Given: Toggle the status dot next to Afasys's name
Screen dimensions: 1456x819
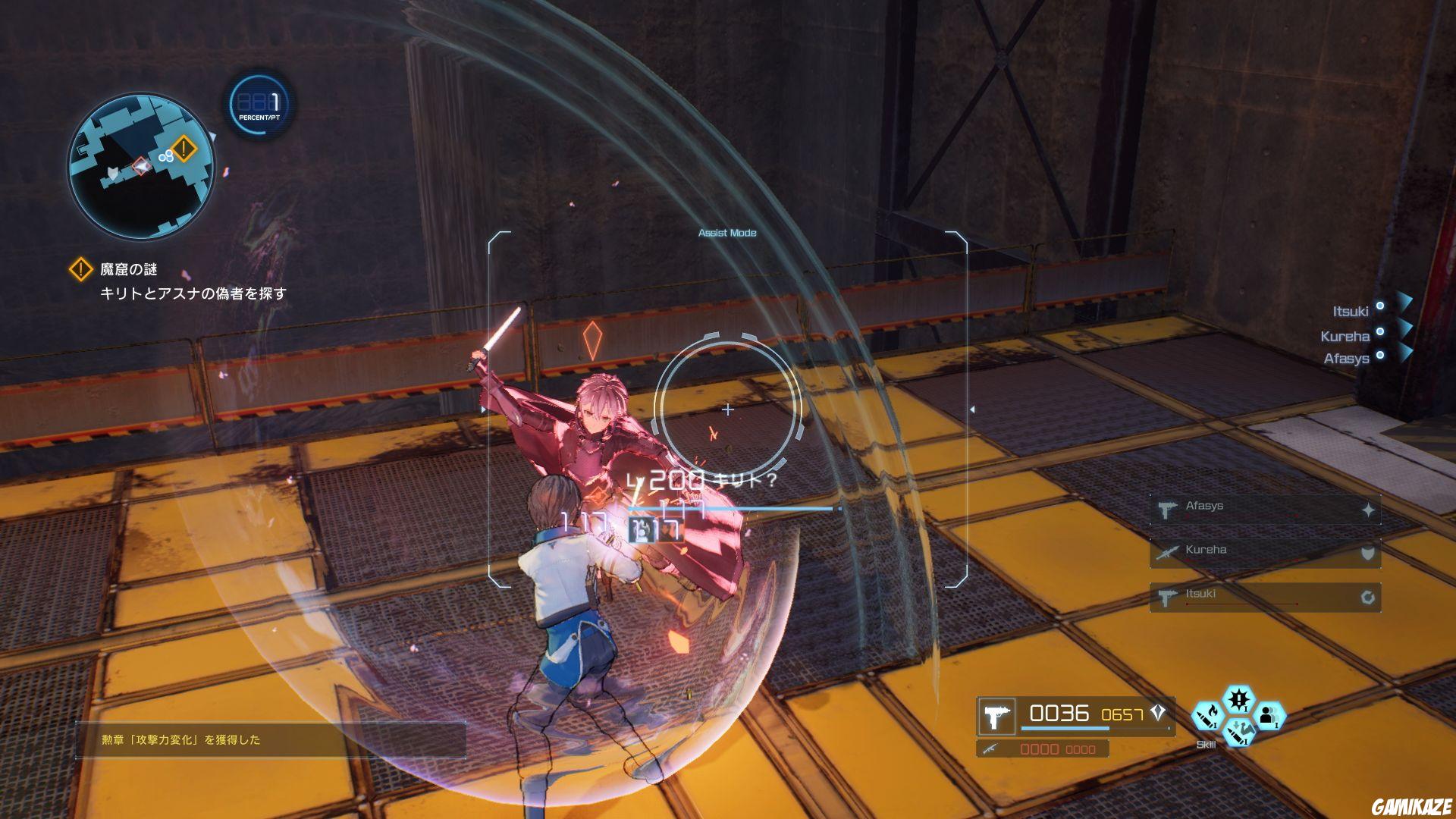Looking at the screenshot, I should pos(1380,355).
